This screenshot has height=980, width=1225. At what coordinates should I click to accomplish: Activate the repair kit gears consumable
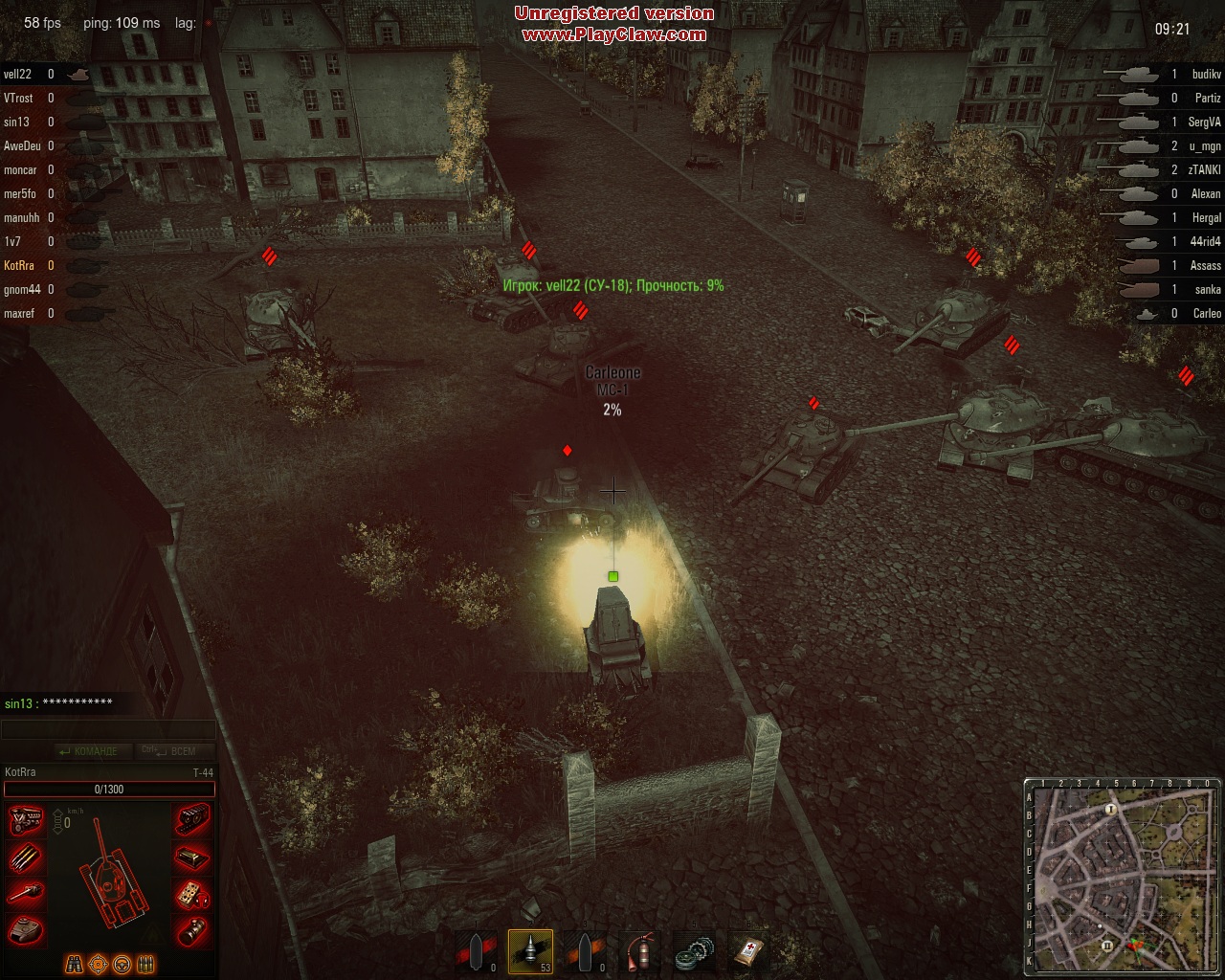point(694,951)
